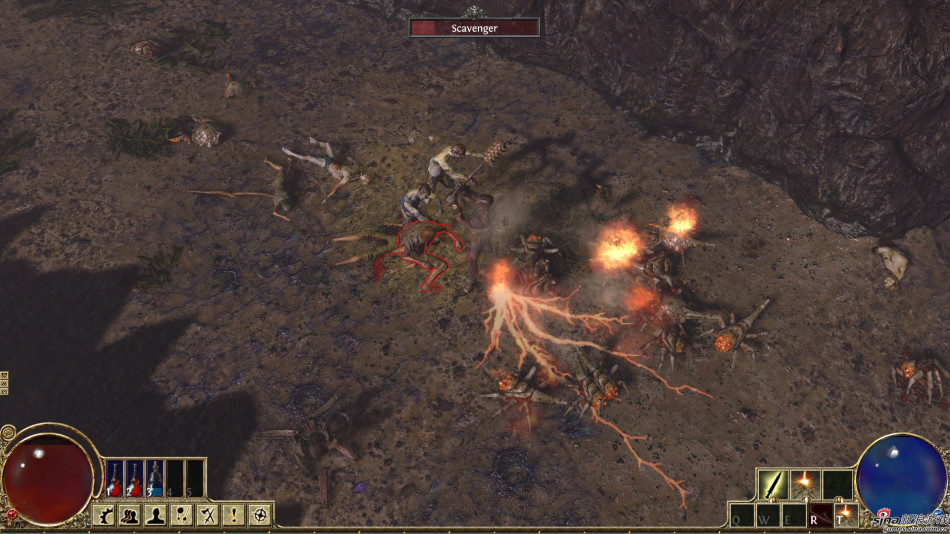Open inventory via crossed weapons button
This screenshot has width=950, height=534.
(x=207, y=515)
